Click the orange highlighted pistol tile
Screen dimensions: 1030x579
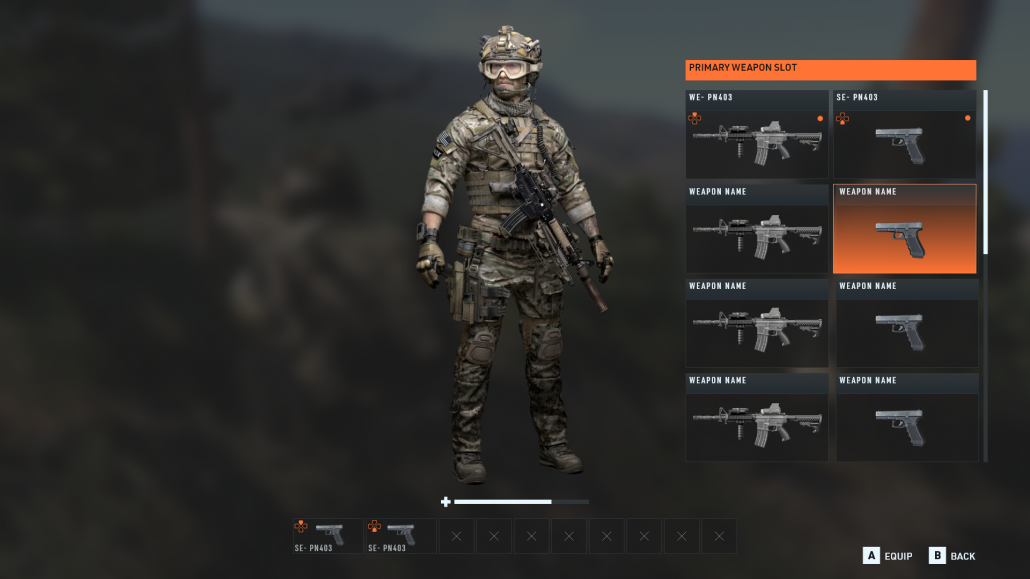(904, 230)
